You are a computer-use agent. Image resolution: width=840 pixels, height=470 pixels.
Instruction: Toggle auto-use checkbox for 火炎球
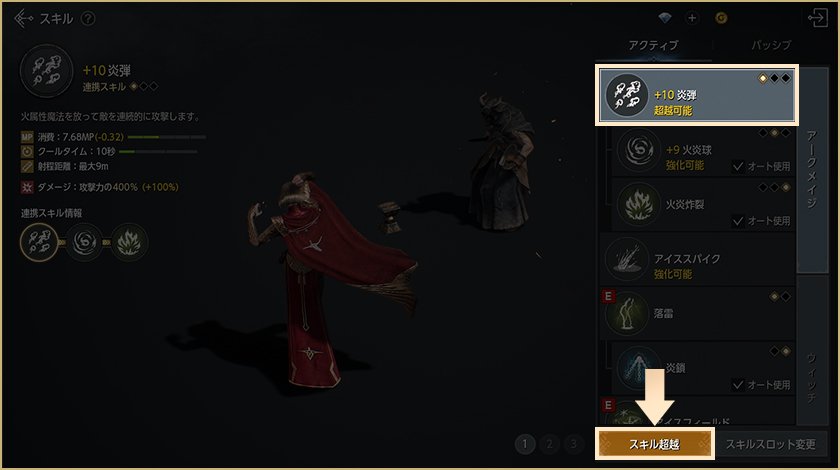tap(738, 166)
